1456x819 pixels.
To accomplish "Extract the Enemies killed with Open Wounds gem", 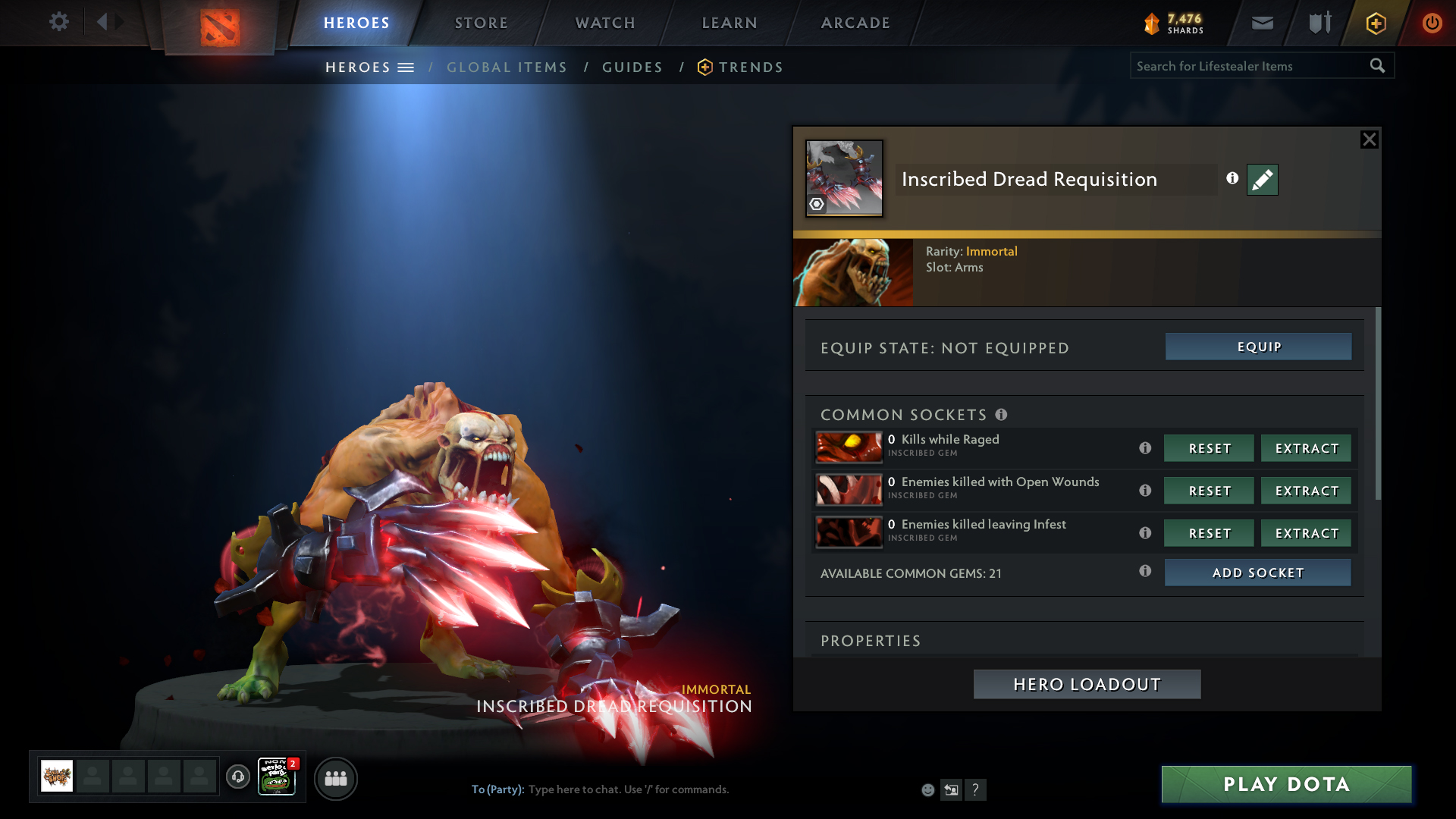I will (x=1306, y=491).
